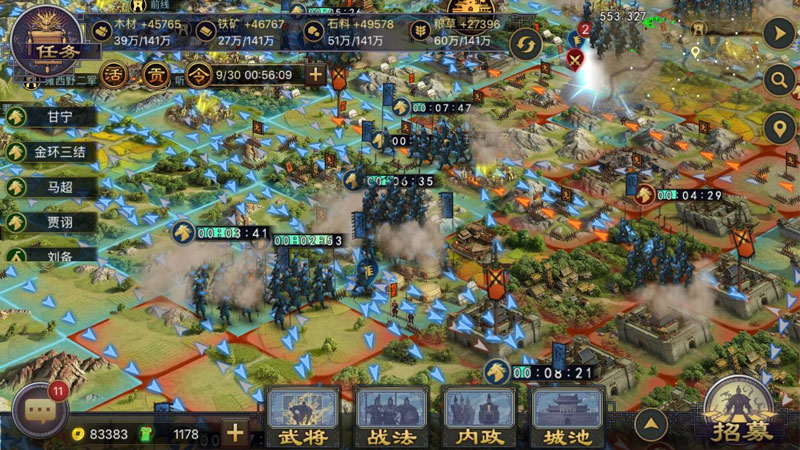The height and width of the screenshot is (450, 800).
Task: Add more command tokens with the plus button
Action: coord(316,74)
